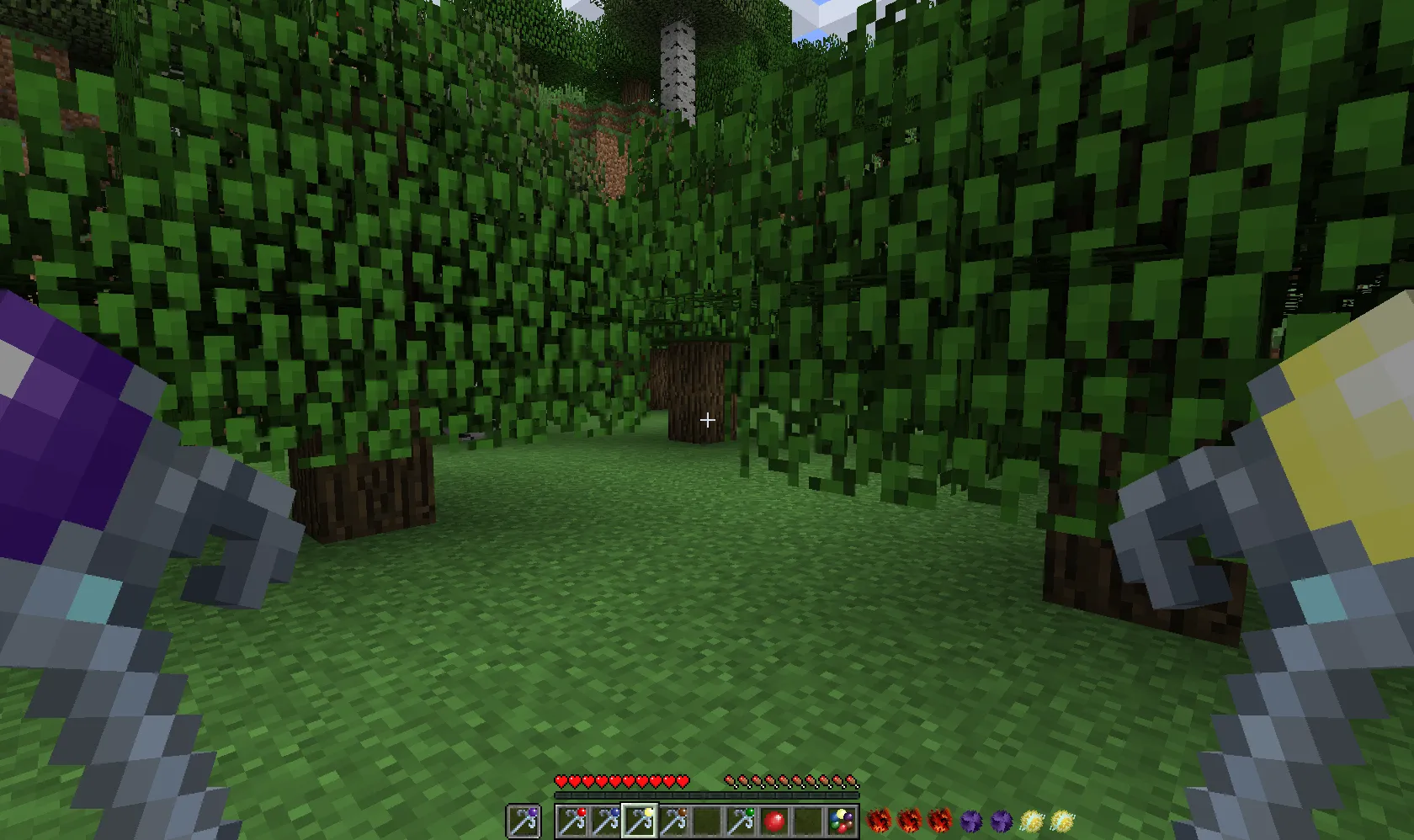The height and width of the screenshot is (840, 1414).
Task: Click the oak tree trunk ahead of the crosshair
Action: pyautogui.click(x=692, y=387)
